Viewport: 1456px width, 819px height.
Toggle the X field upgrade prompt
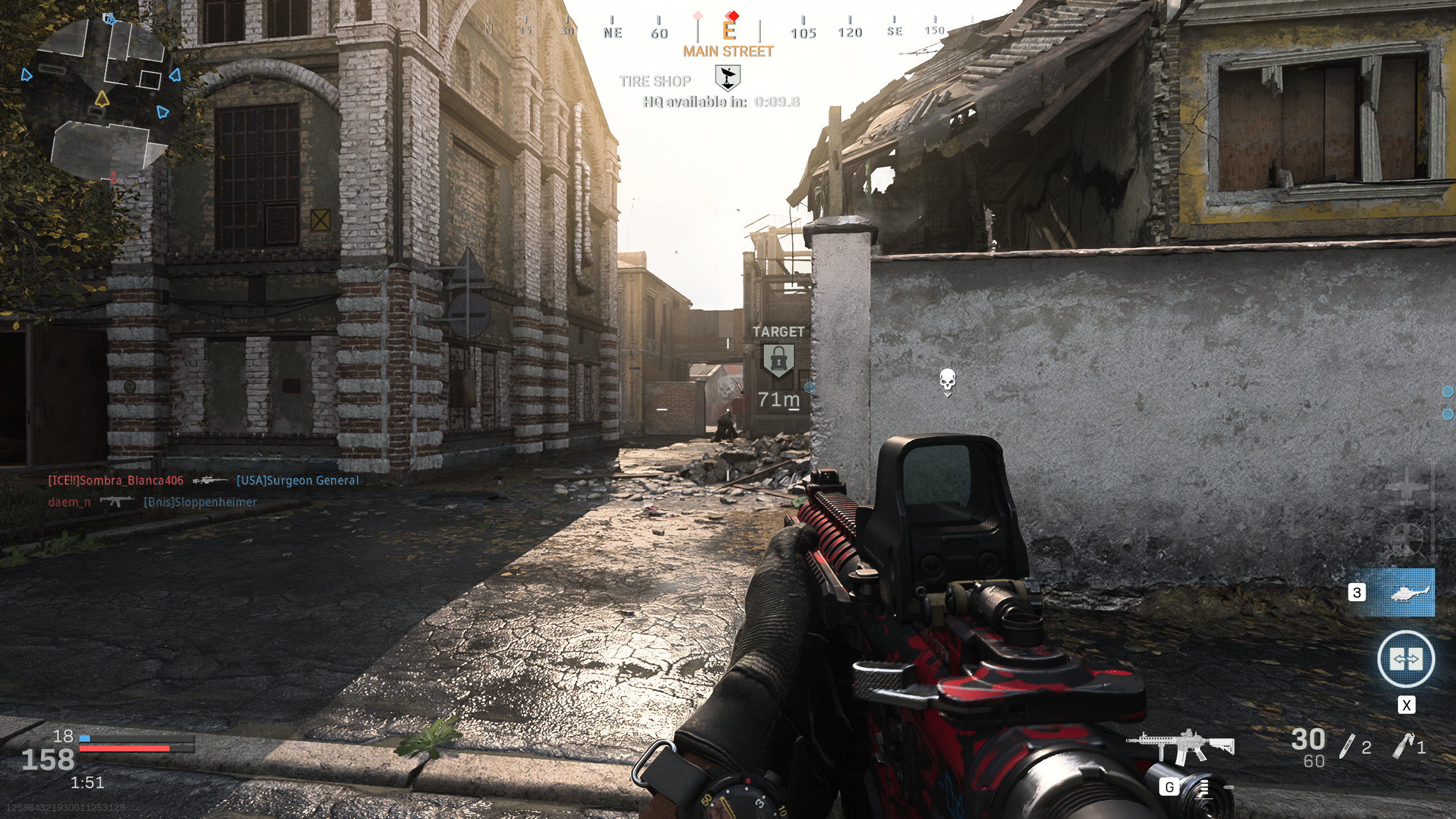[x=1408, y=705]
